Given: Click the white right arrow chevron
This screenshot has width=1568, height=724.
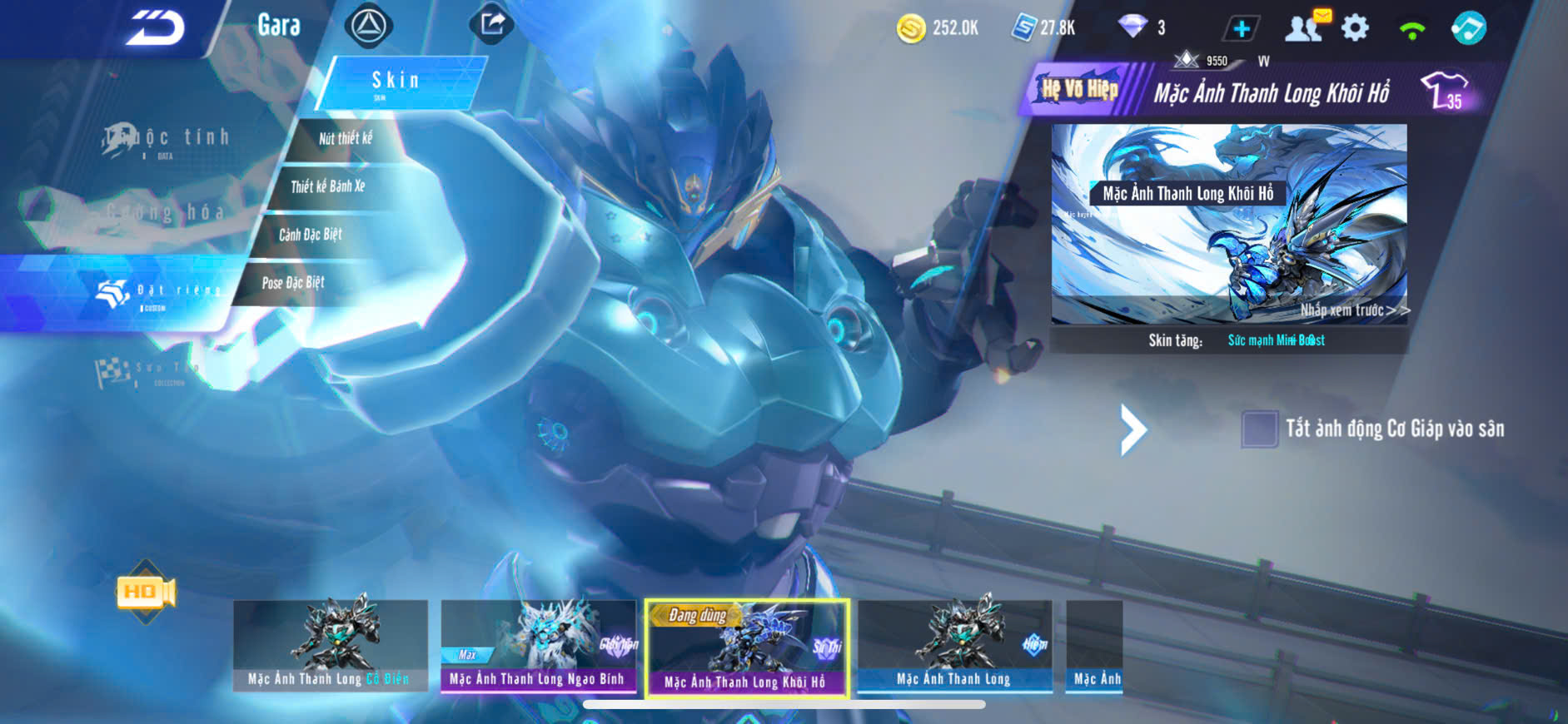Looking at the screenshot, I should (x=1132, y=430).
